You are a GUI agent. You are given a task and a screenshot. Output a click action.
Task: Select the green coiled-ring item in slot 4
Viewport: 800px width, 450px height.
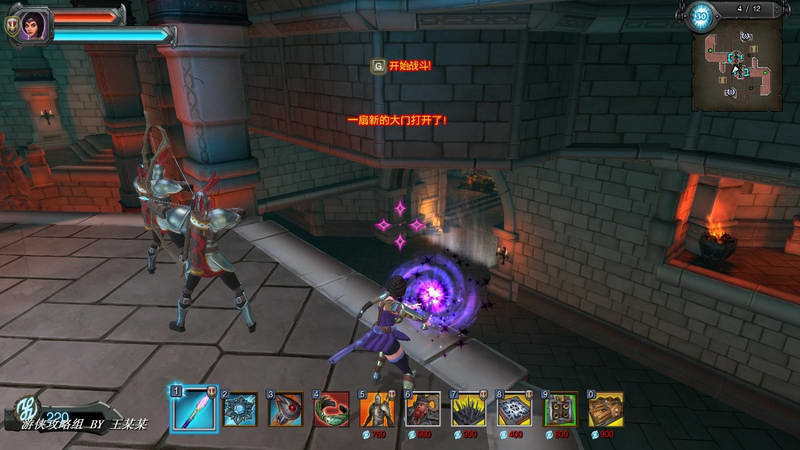click(332, 409)
